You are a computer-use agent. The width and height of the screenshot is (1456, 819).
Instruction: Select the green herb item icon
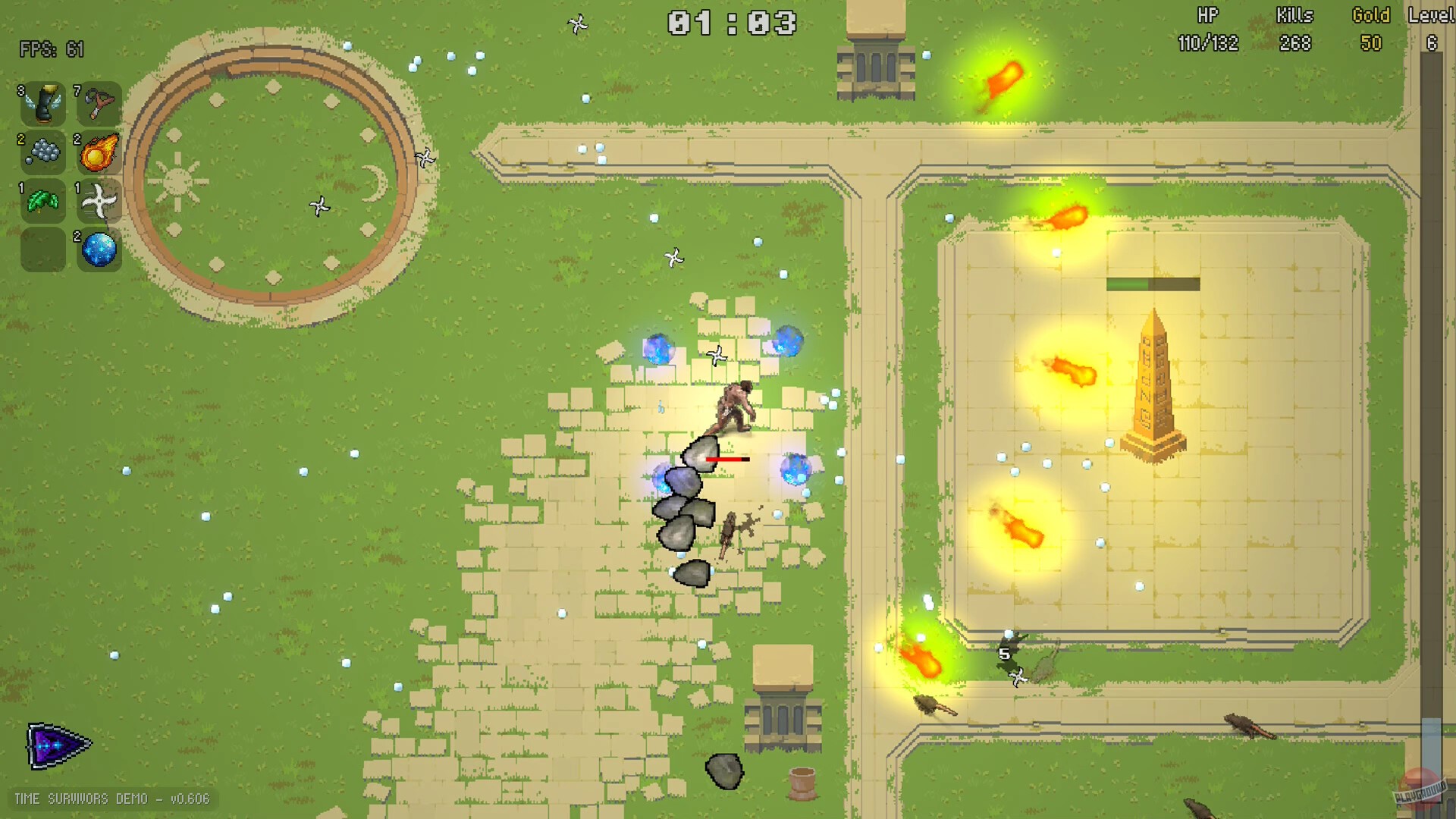(x=43, y=201)
